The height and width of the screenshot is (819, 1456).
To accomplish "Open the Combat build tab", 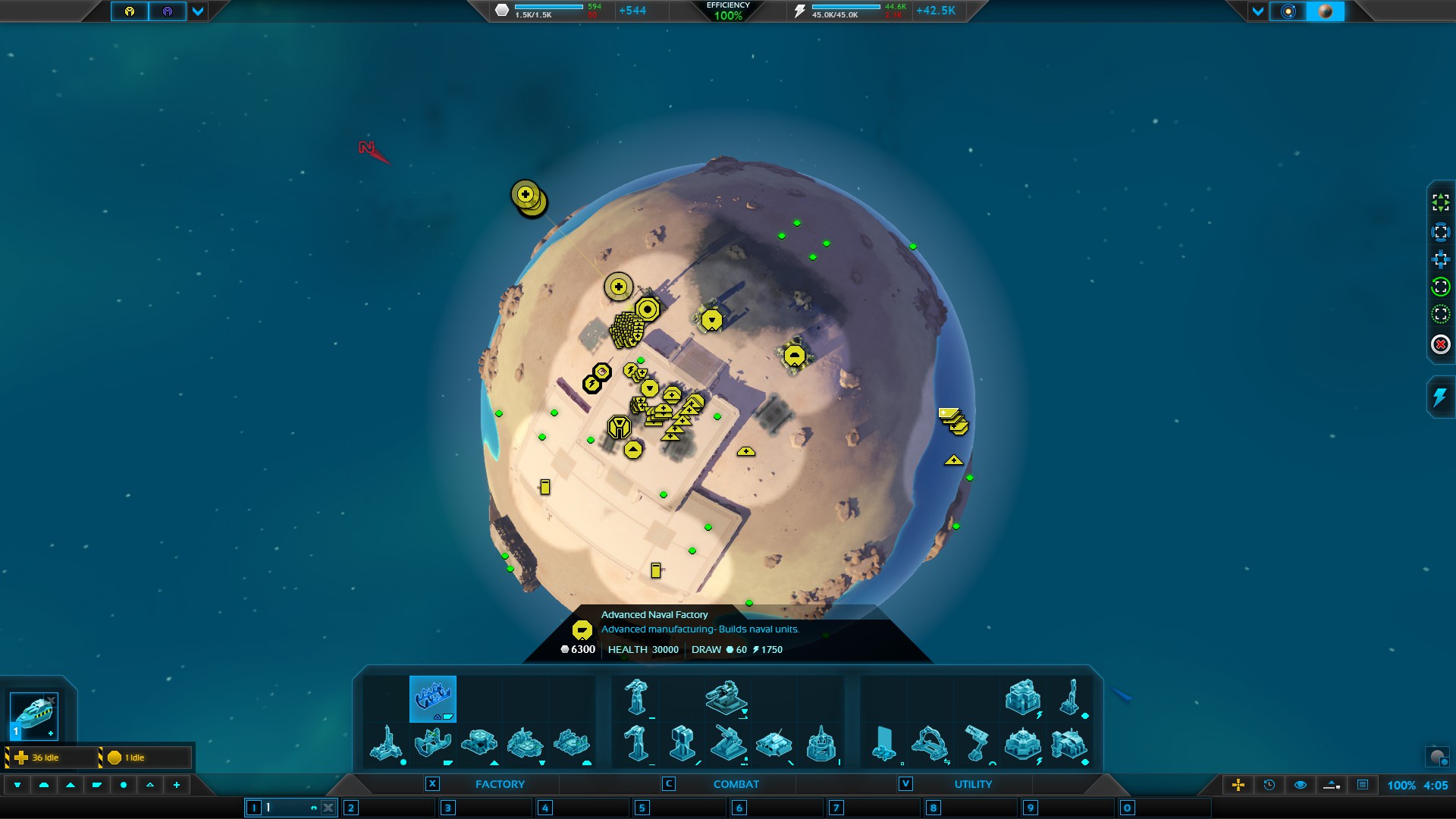I will point(736,784).
